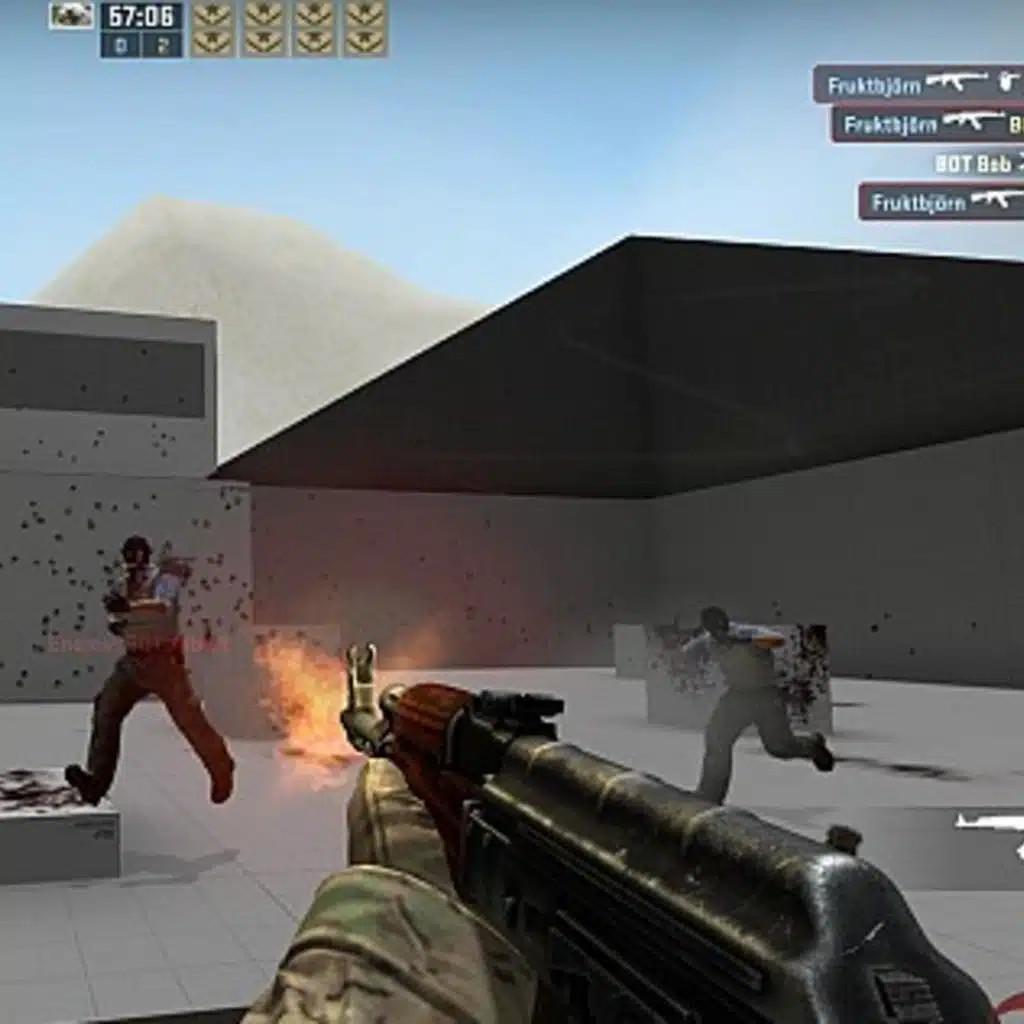The width and height of the screenshot is (1024, 1024).
Task: Select the white rifle icon in the weapon list
Action: (x=989, y=822)
